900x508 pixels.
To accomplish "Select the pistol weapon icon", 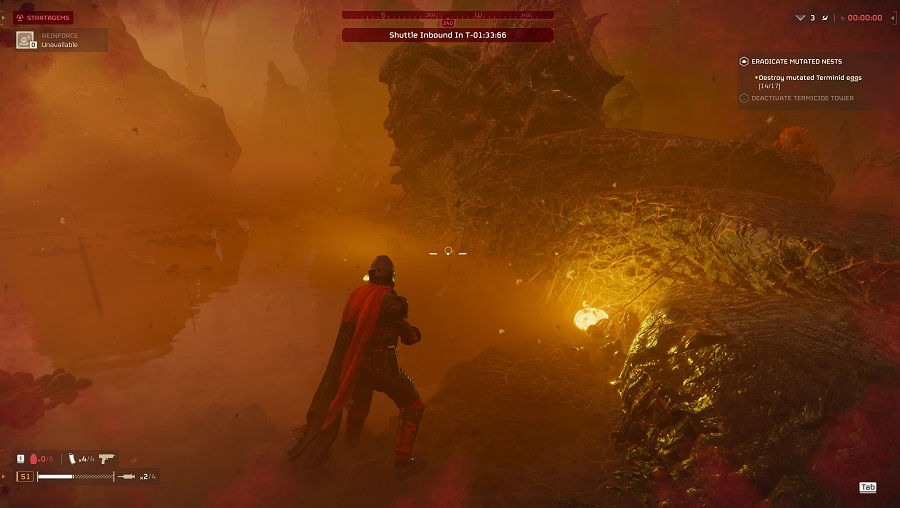I will pos(106,458).
